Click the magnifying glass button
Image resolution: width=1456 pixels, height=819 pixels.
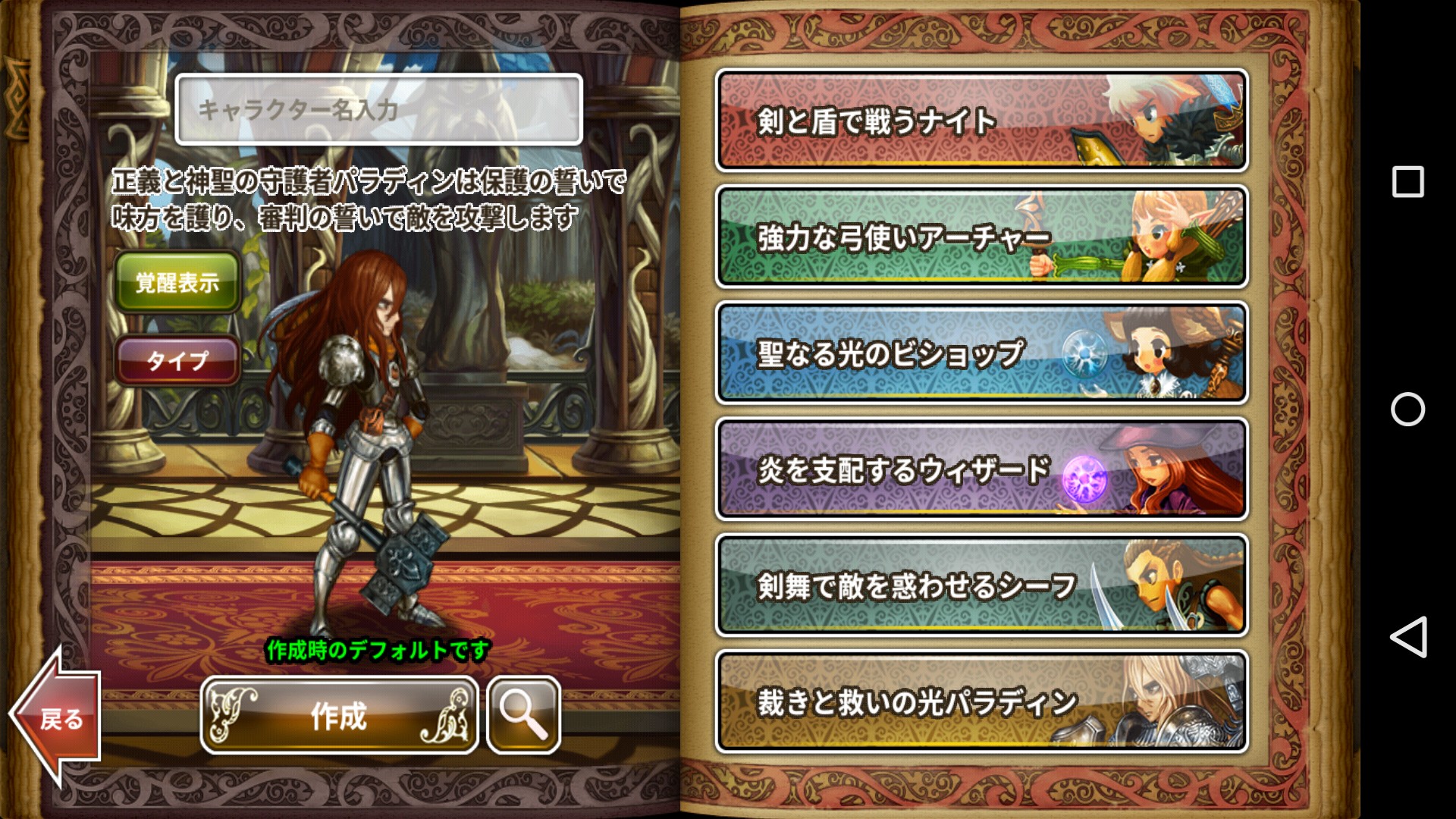click(x=523, y=715)
